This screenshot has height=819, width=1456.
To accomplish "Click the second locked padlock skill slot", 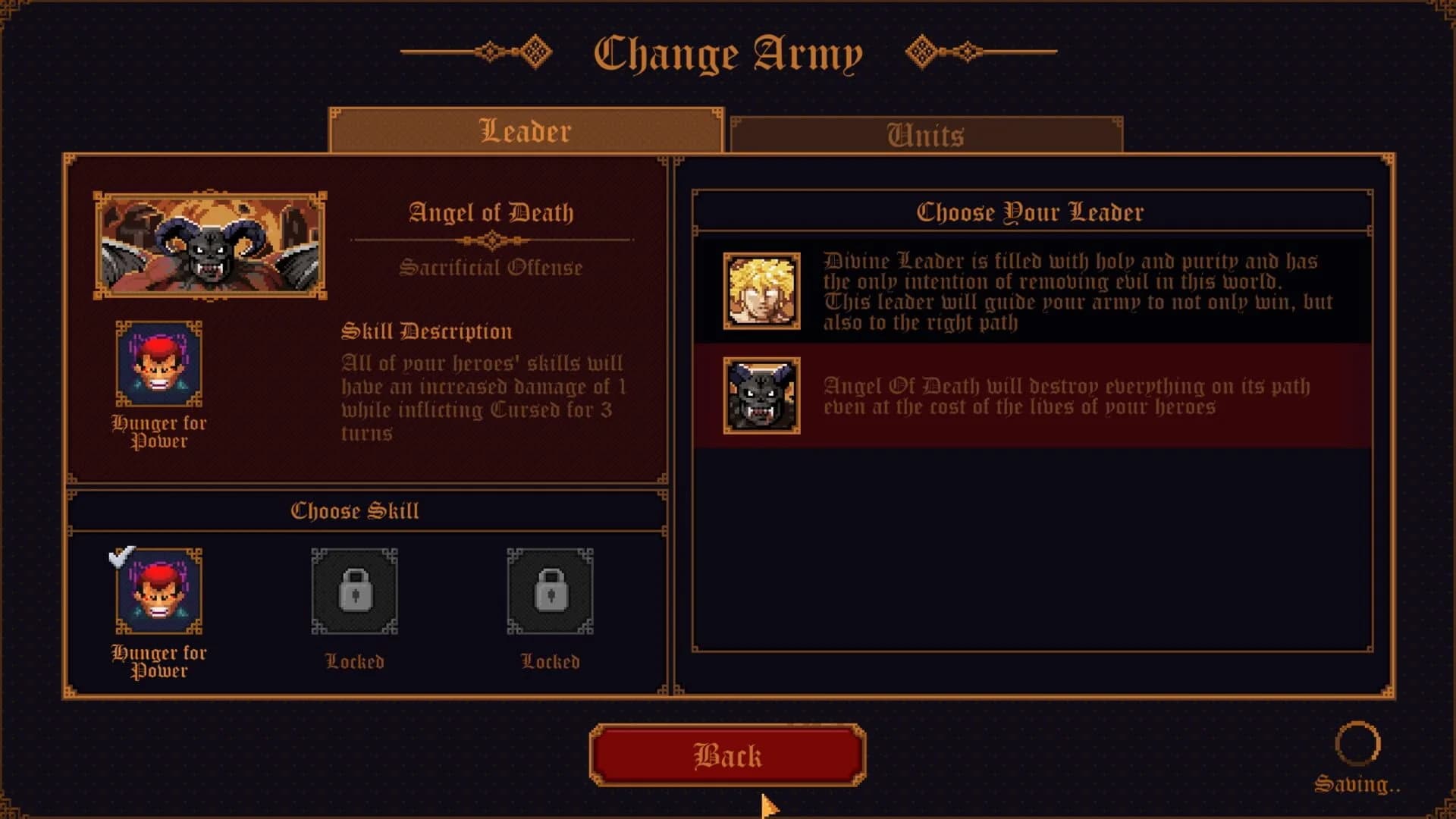I will [548, 594].
